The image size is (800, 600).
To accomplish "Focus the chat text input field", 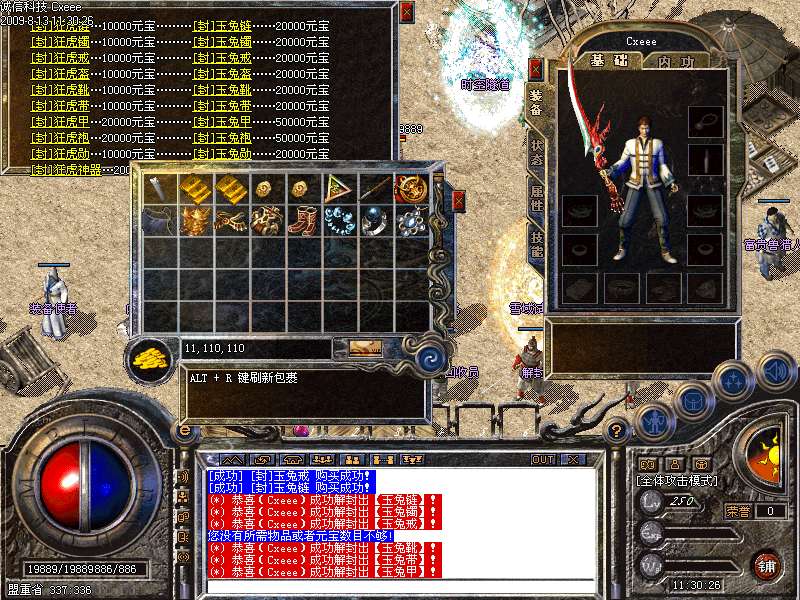I will (x=400, y=586).
